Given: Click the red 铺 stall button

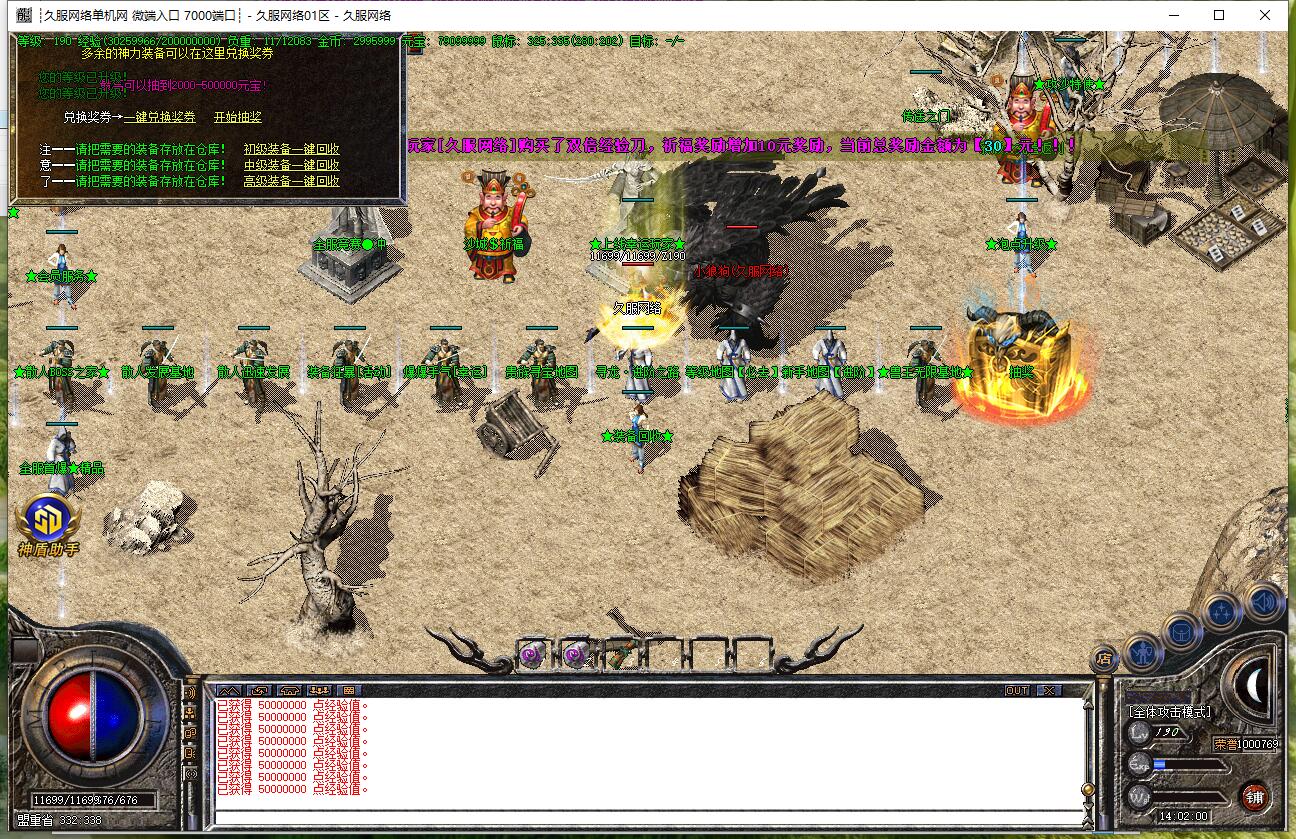Looking at the screenshot, I should point(1255,797).
